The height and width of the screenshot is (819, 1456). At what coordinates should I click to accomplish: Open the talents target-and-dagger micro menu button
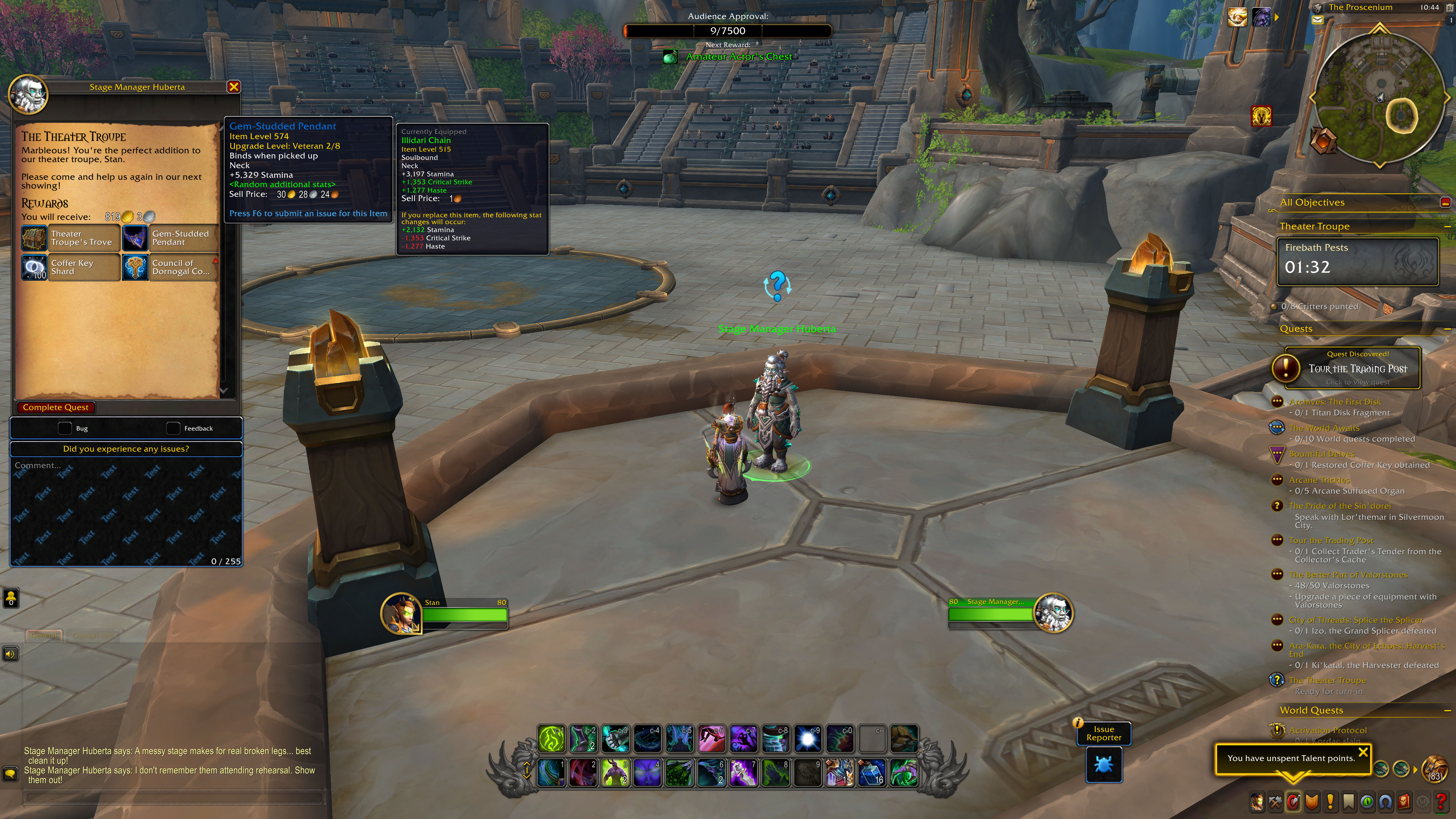pyautogui.click(x=1293, y=801)
